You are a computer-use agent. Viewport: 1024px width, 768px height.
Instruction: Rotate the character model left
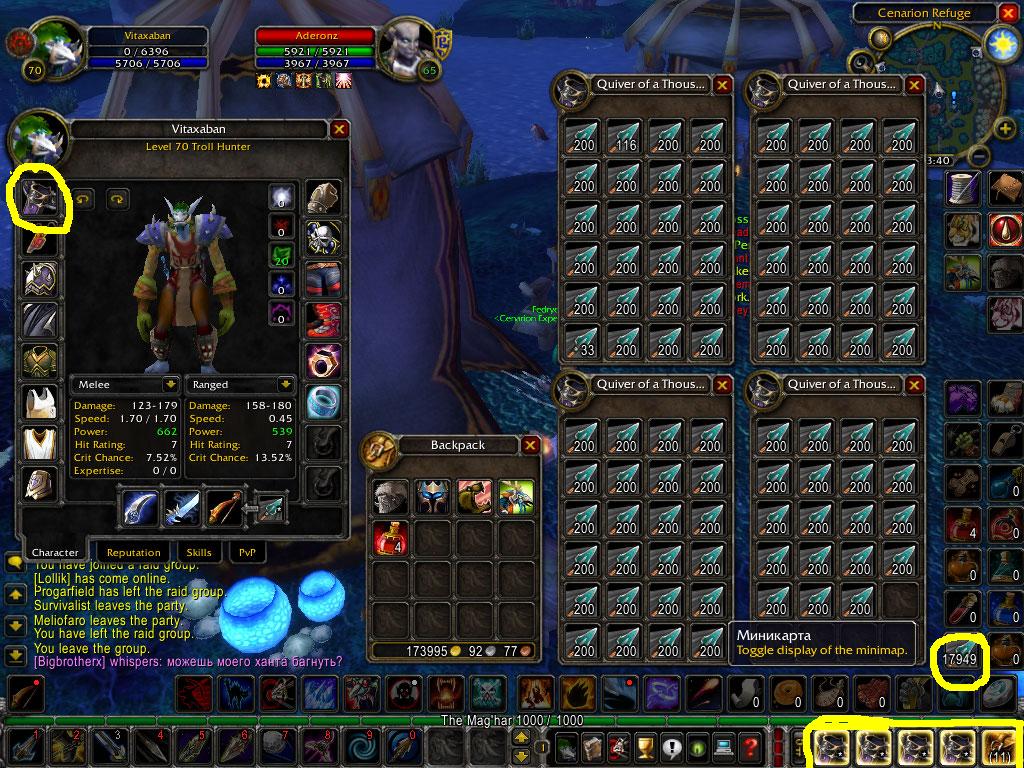(83, 199)
